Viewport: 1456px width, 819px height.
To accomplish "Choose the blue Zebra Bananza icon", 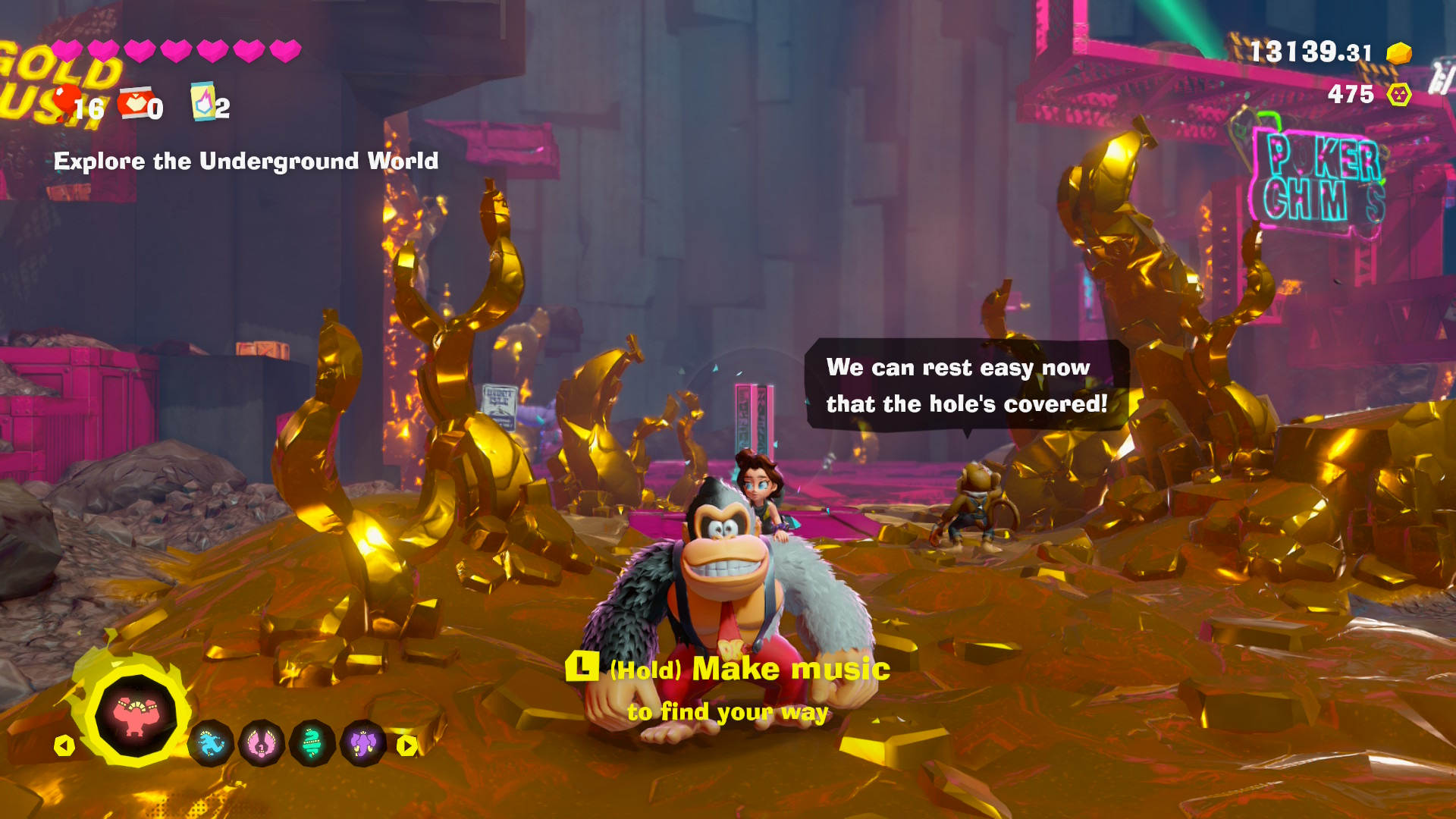I will tap(211, 744).
